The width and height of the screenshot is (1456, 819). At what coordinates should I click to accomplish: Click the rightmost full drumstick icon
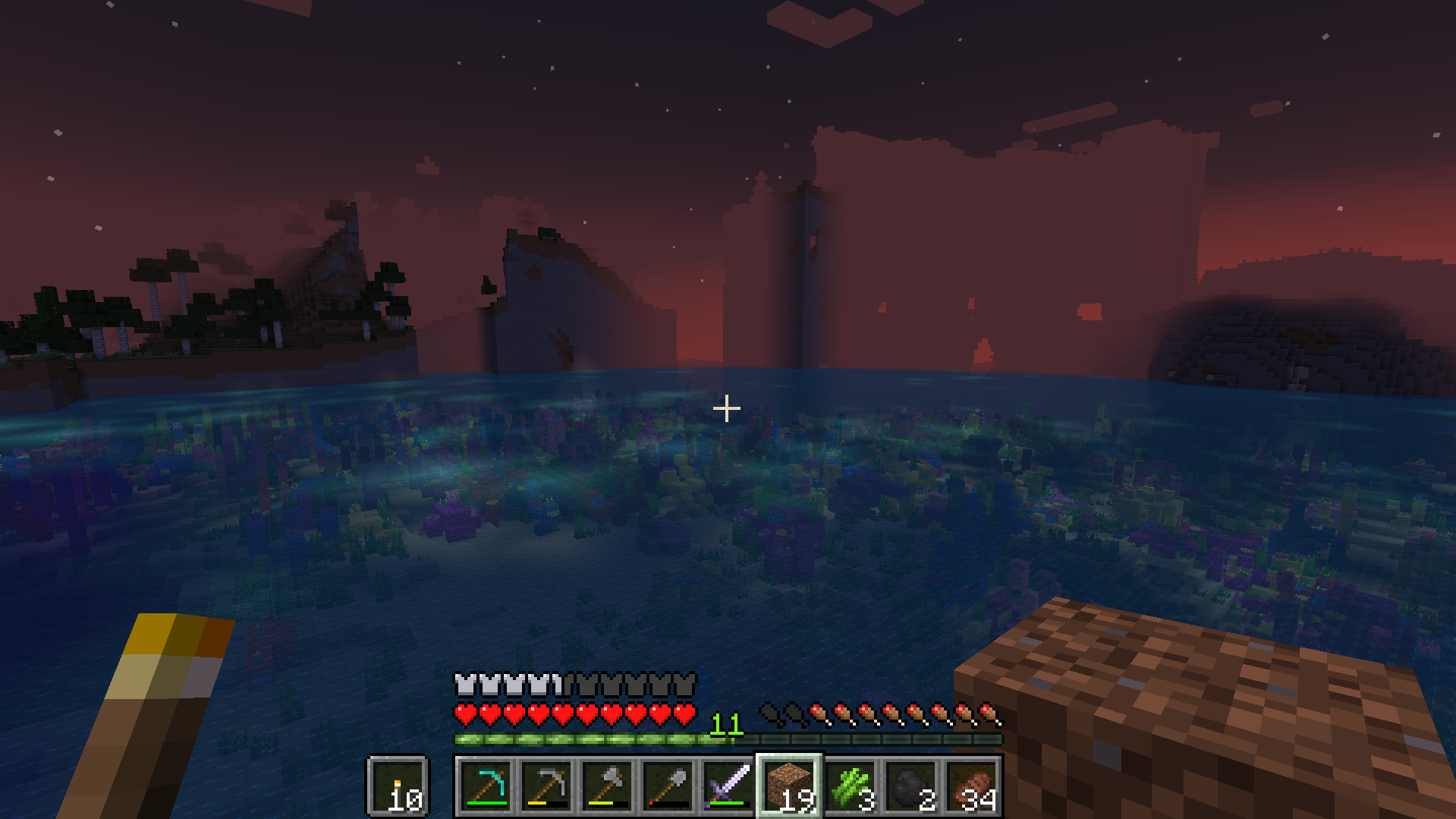point(990,713)
